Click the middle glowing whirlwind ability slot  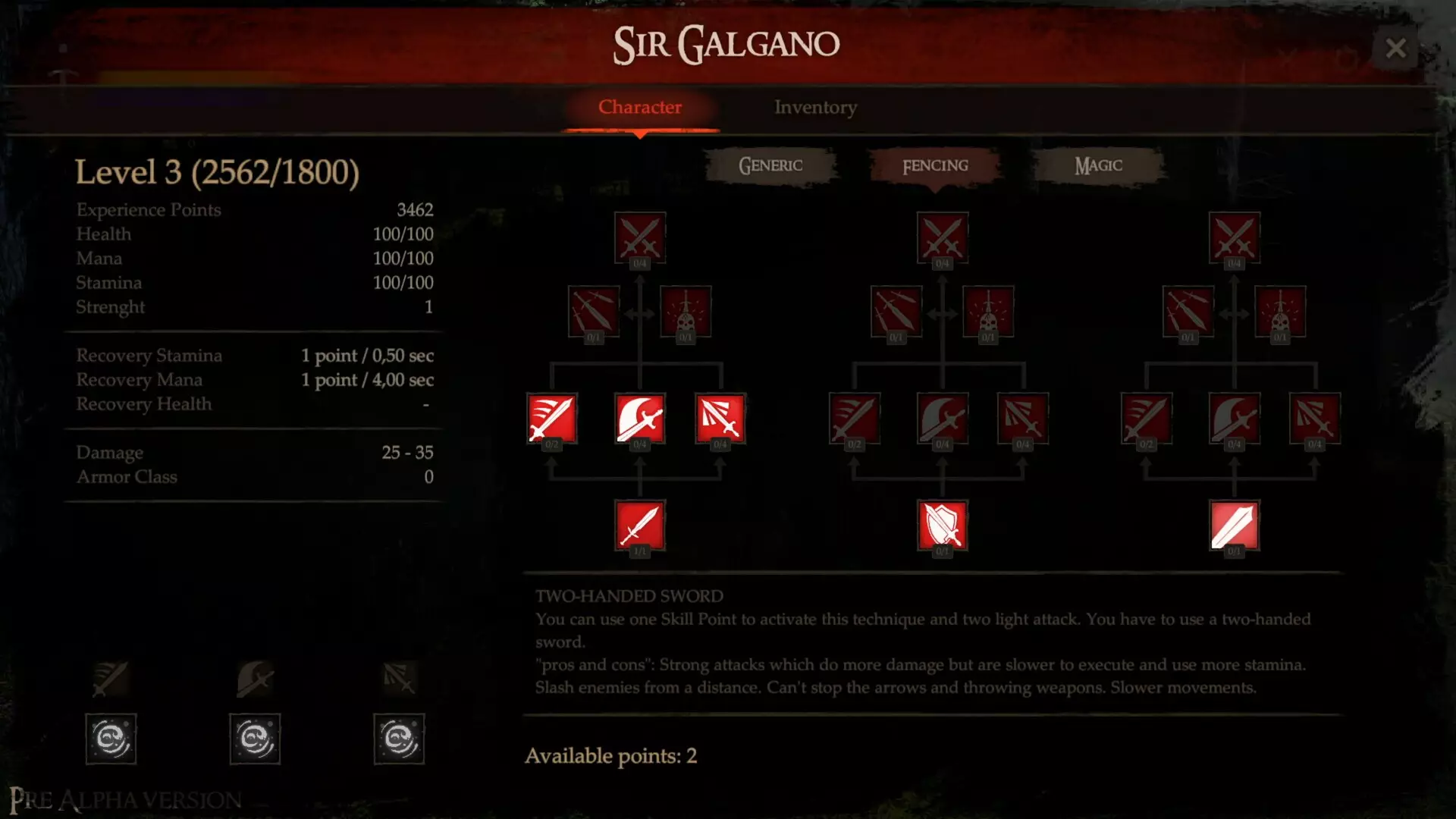click(x=255, y=739)
